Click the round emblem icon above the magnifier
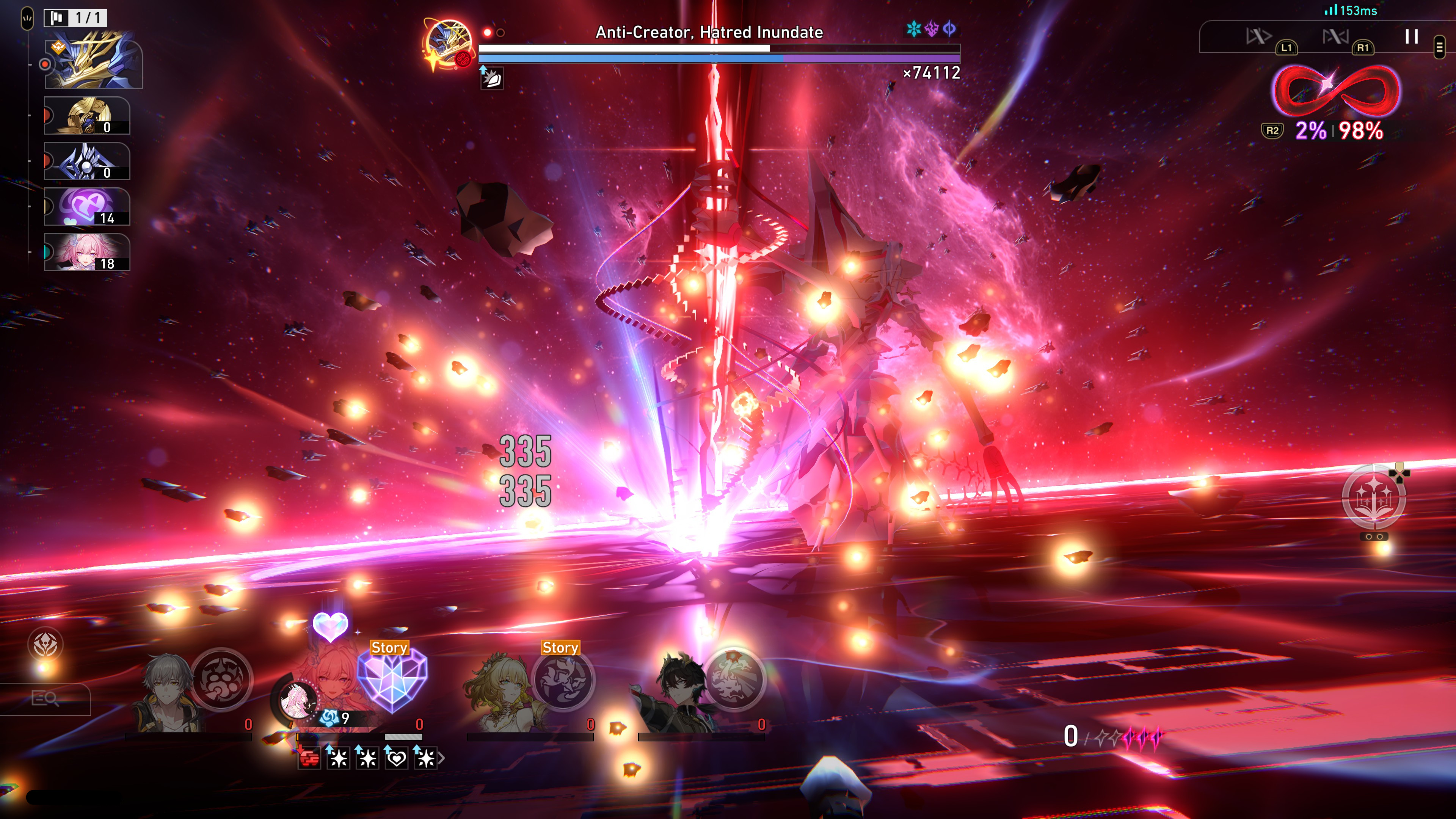This screenshot has width=1456, height=819. (x=46, y=644)
